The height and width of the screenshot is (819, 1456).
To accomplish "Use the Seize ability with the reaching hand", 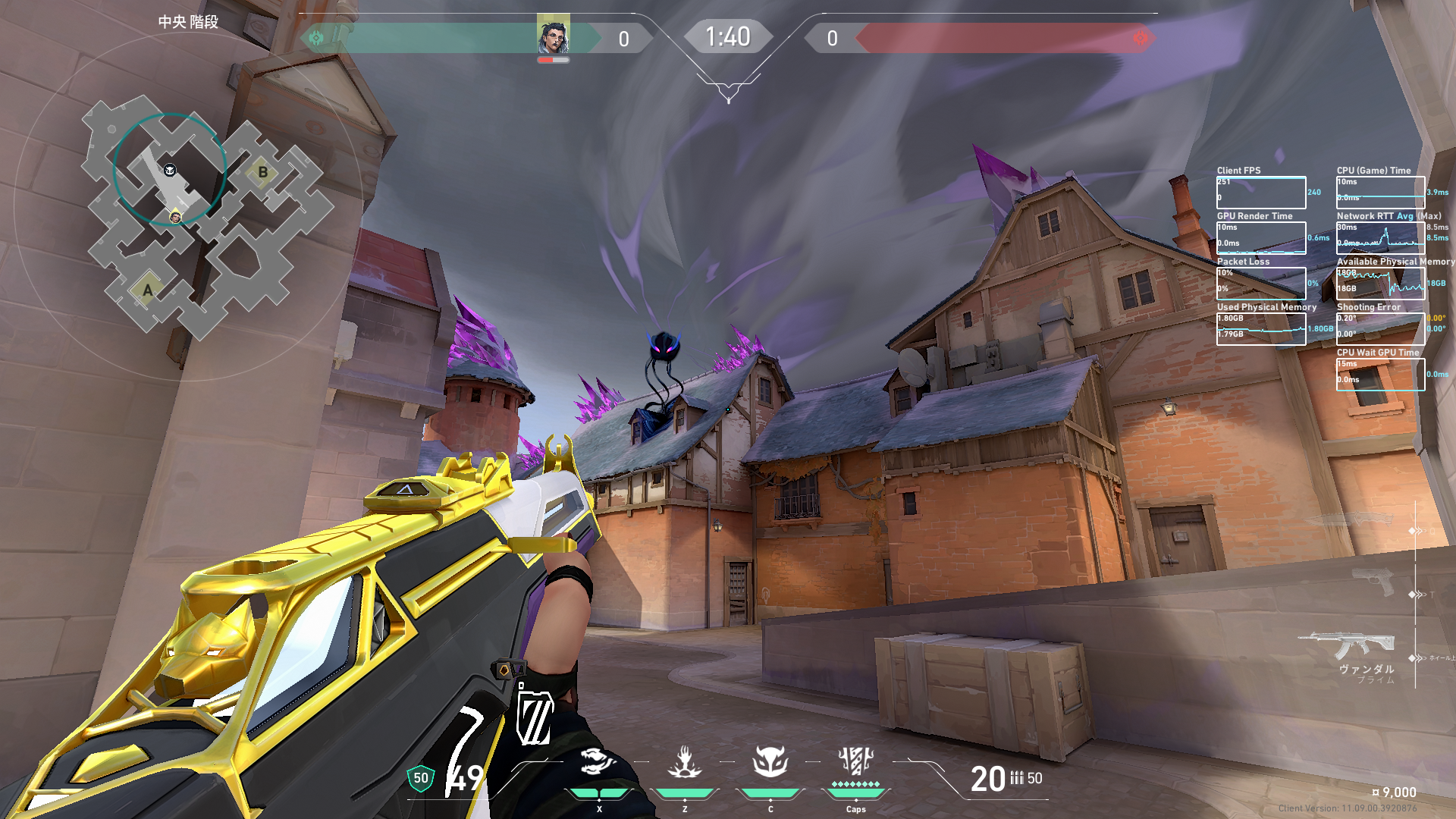I will pos(684,761).
